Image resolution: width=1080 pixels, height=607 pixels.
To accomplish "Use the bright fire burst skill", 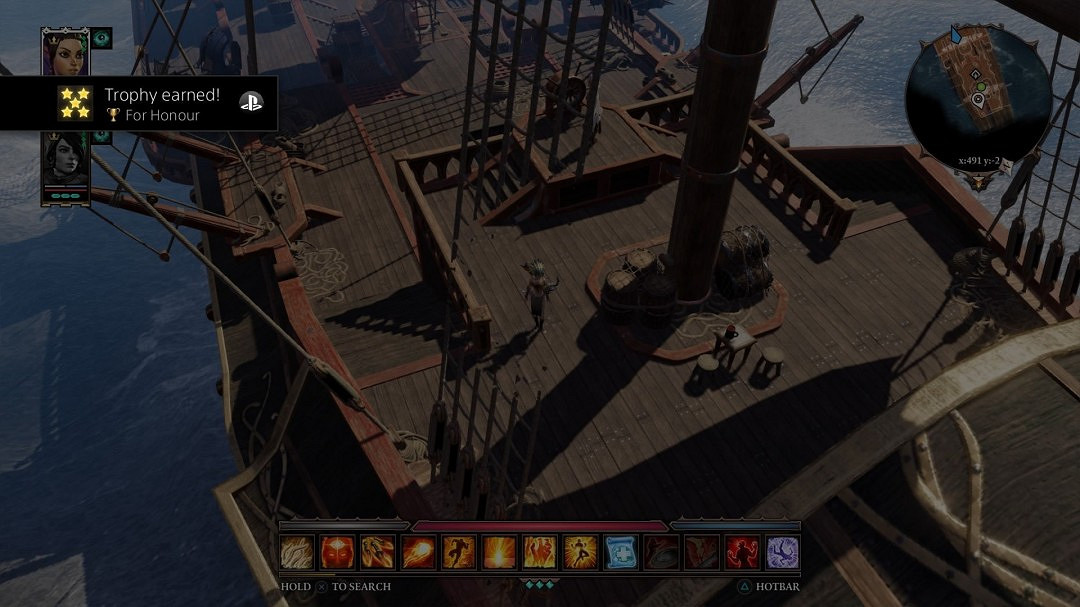I will pos(499,552).
